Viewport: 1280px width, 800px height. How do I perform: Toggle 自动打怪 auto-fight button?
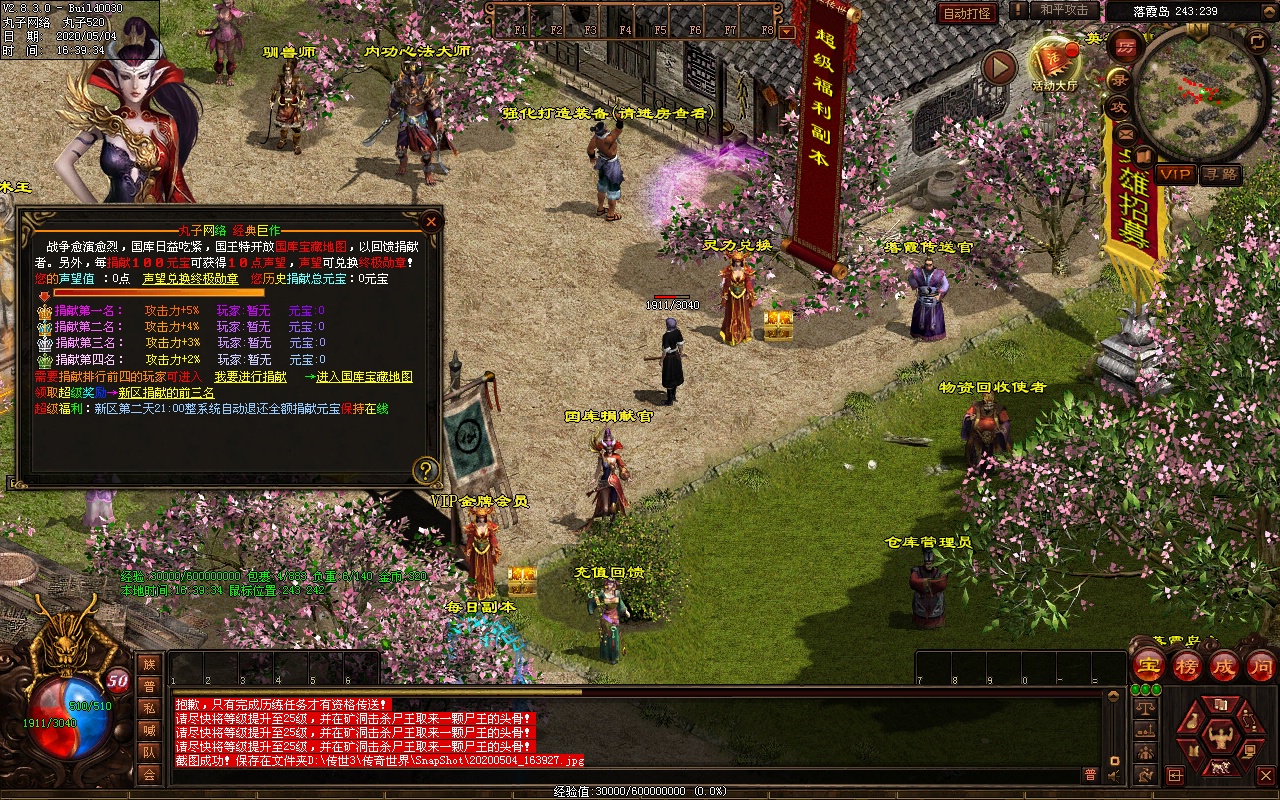coord(967,13)
